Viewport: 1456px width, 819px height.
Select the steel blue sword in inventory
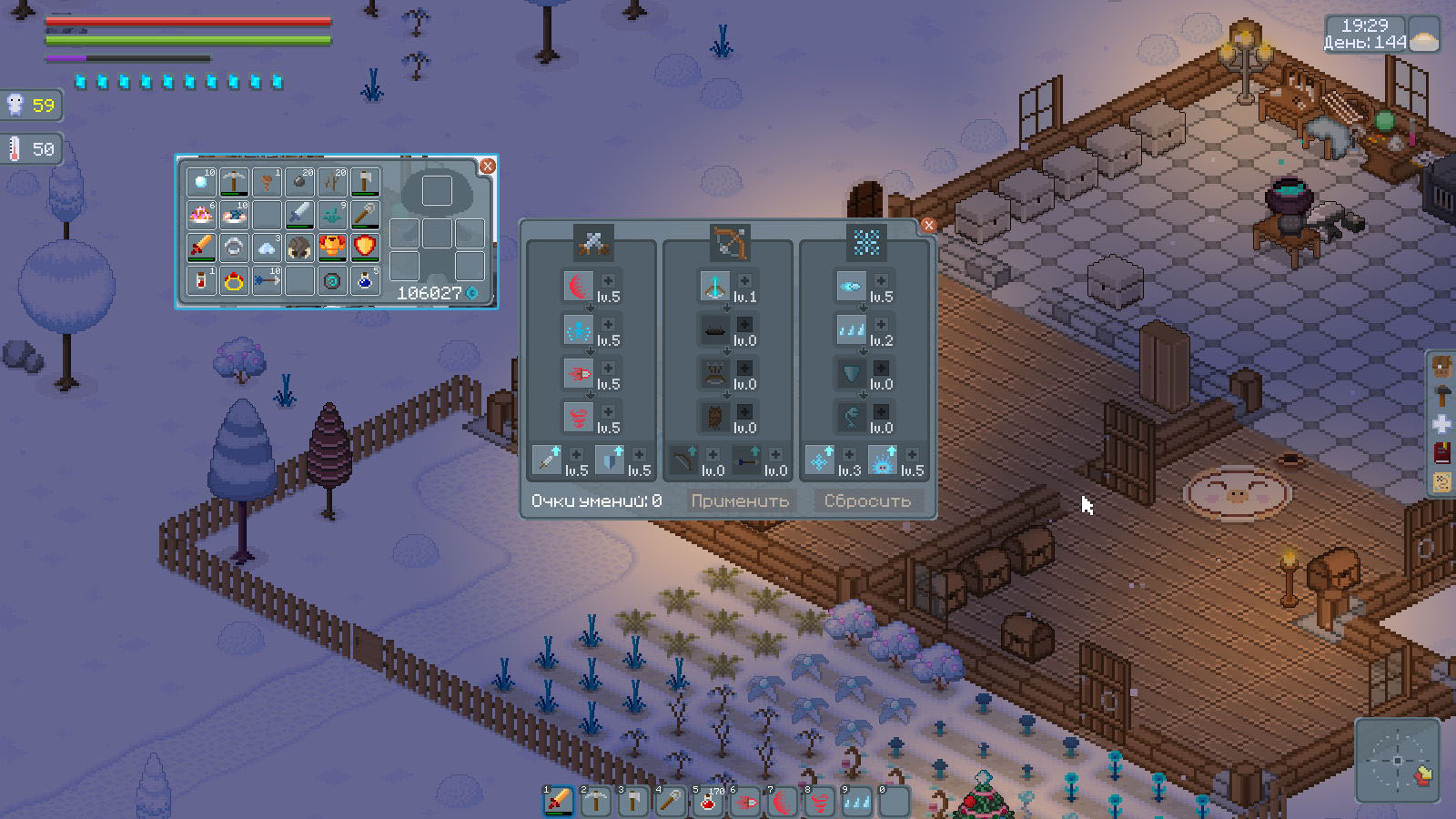click(x=299, y=215)
